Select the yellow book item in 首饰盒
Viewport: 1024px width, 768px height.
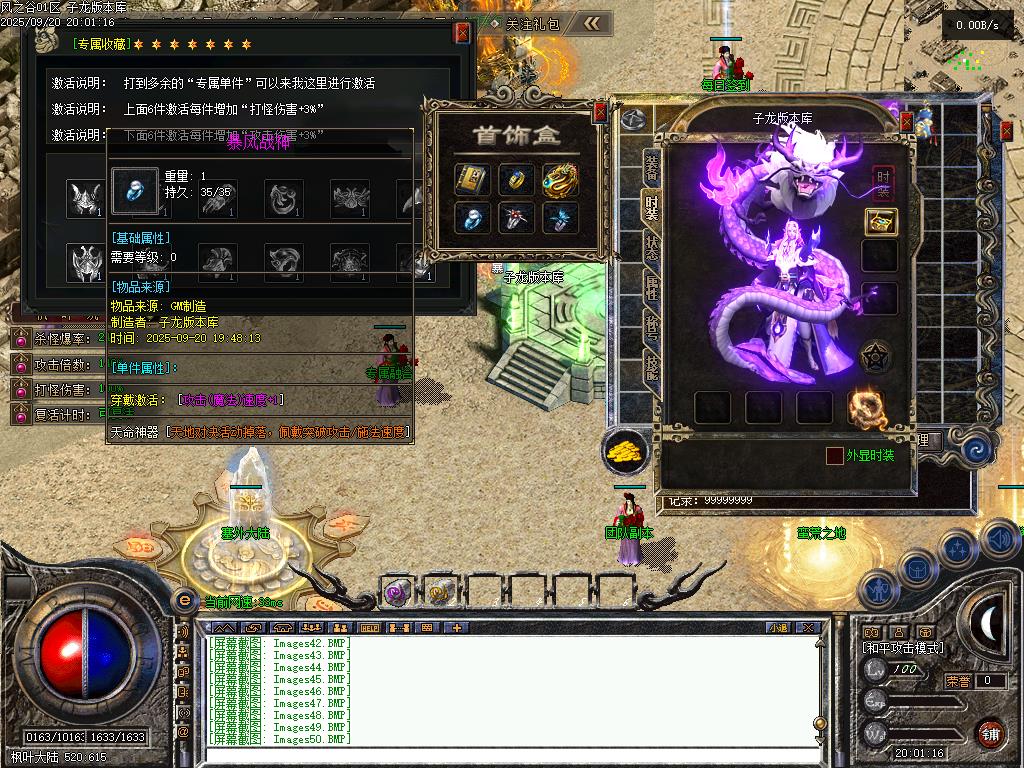471,179
